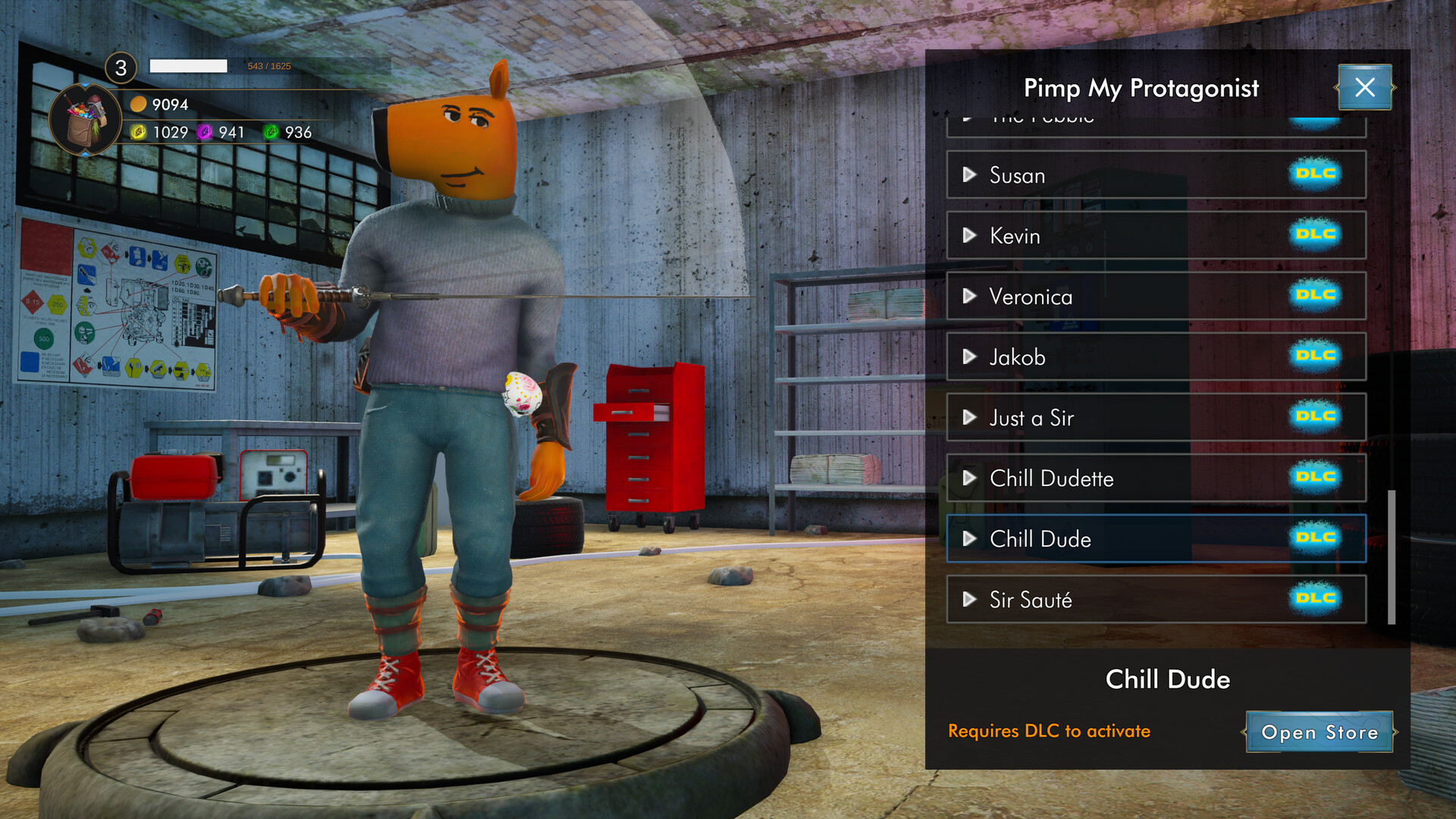This screenshot has height=819, width=1456.
Task: Click the DLC badge beside Jakob
Action: (1316, 356)
